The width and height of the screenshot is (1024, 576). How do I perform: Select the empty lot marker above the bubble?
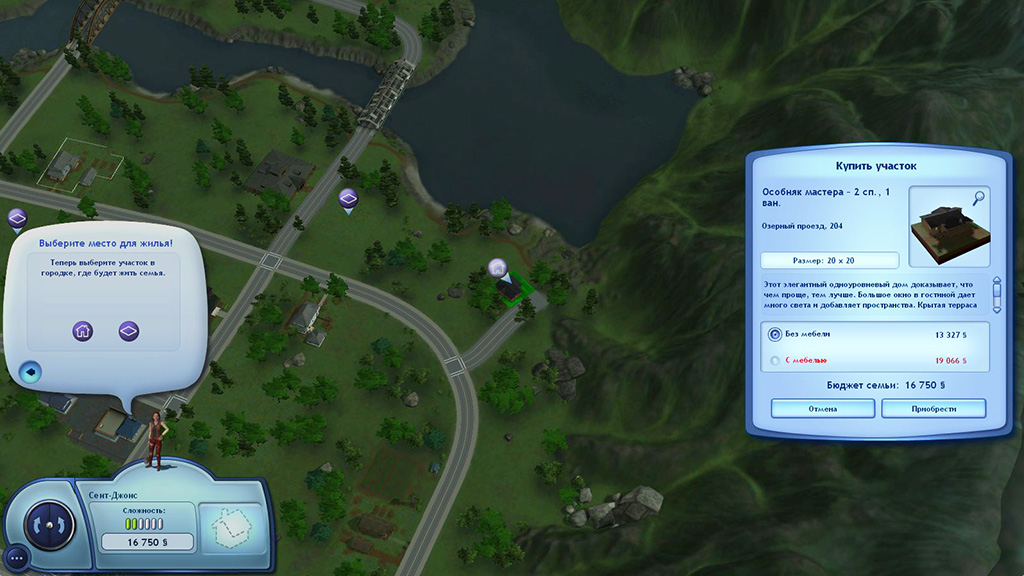click(17, 218)
